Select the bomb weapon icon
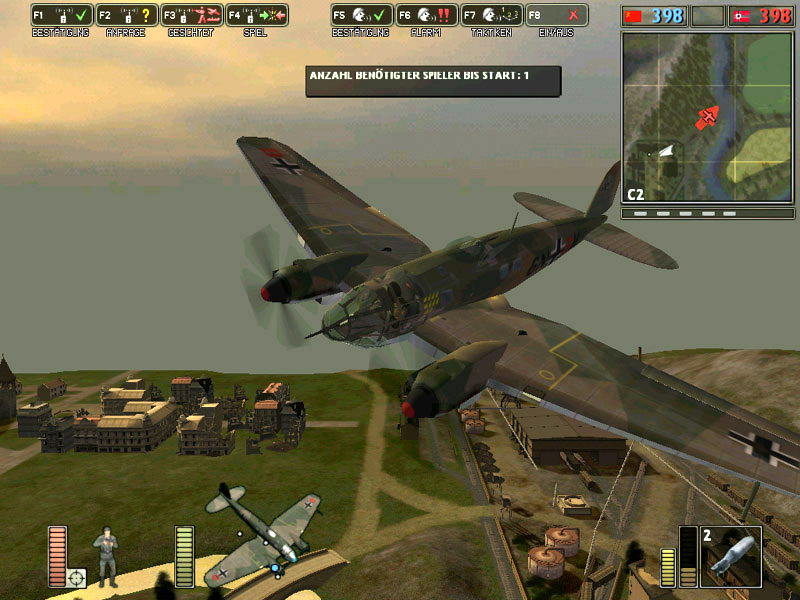 (x=730, y=556)
